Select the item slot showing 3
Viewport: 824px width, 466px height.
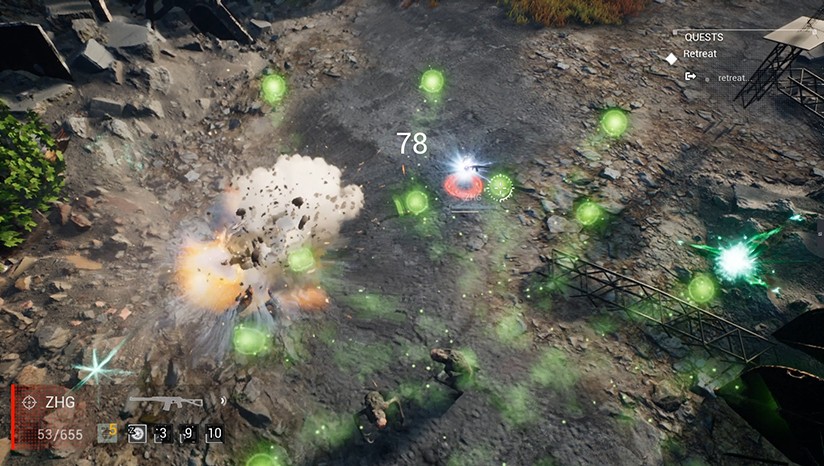(x=162, y=433)
